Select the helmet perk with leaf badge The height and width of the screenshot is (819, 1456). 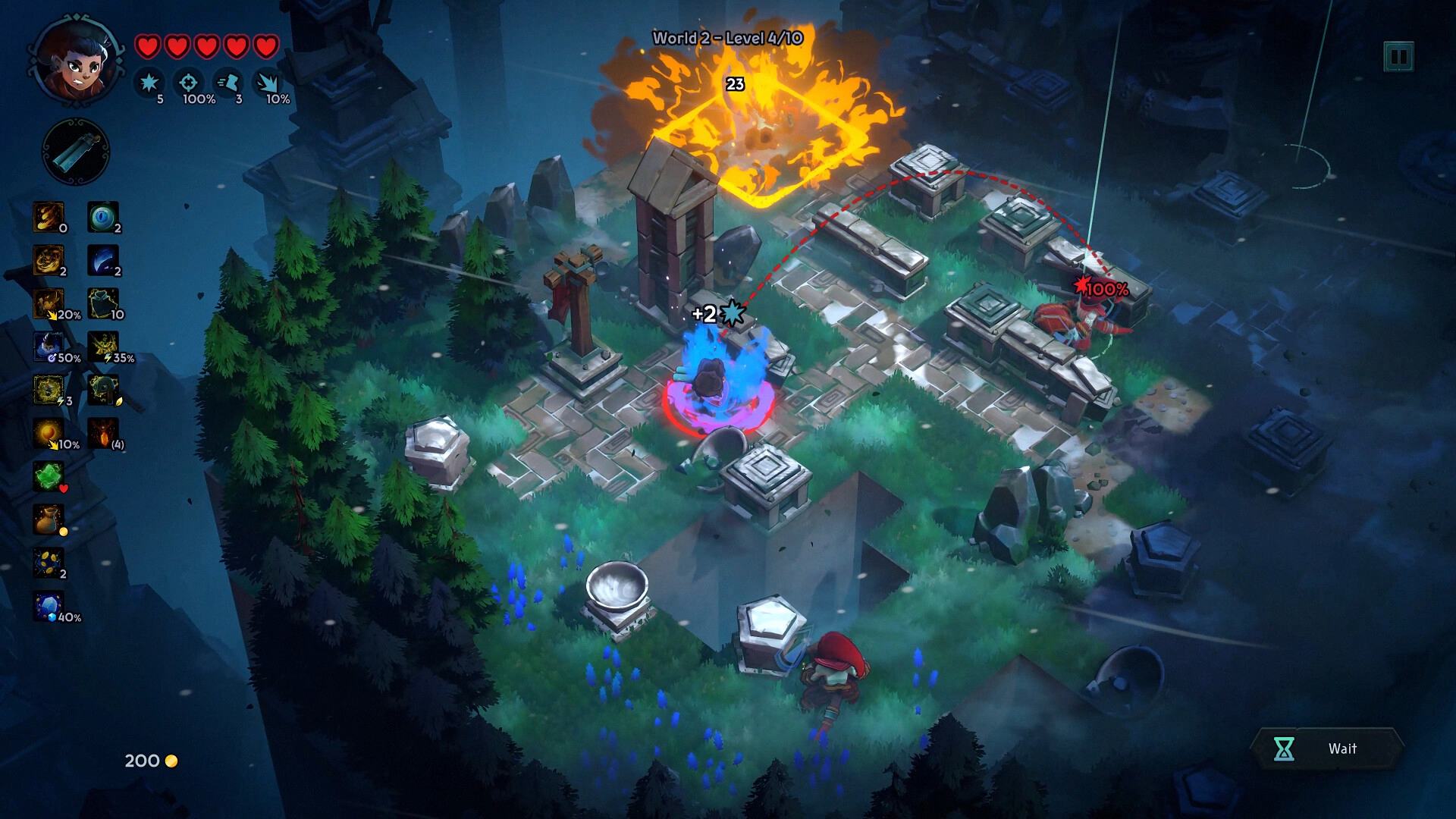click(102, 390)
